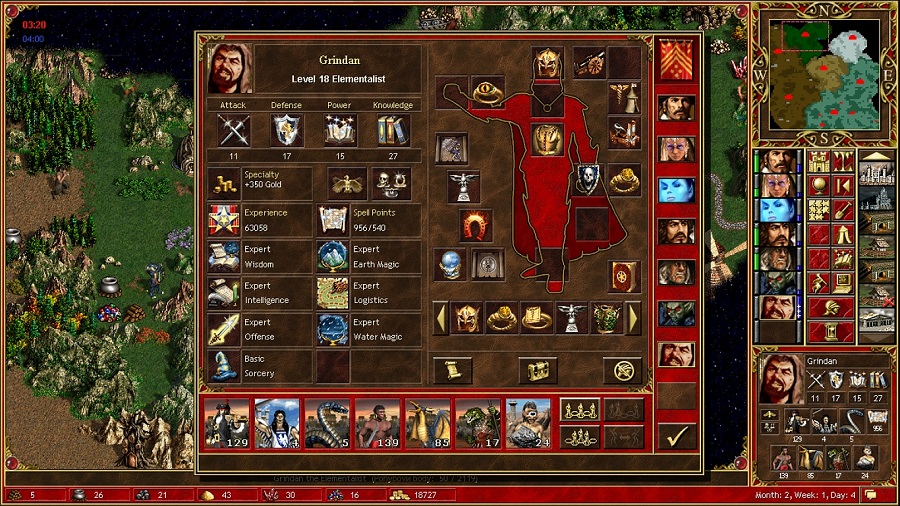Click the spell book artifact slot
This screenshot has width=900, height=506.
click(623, 275)
